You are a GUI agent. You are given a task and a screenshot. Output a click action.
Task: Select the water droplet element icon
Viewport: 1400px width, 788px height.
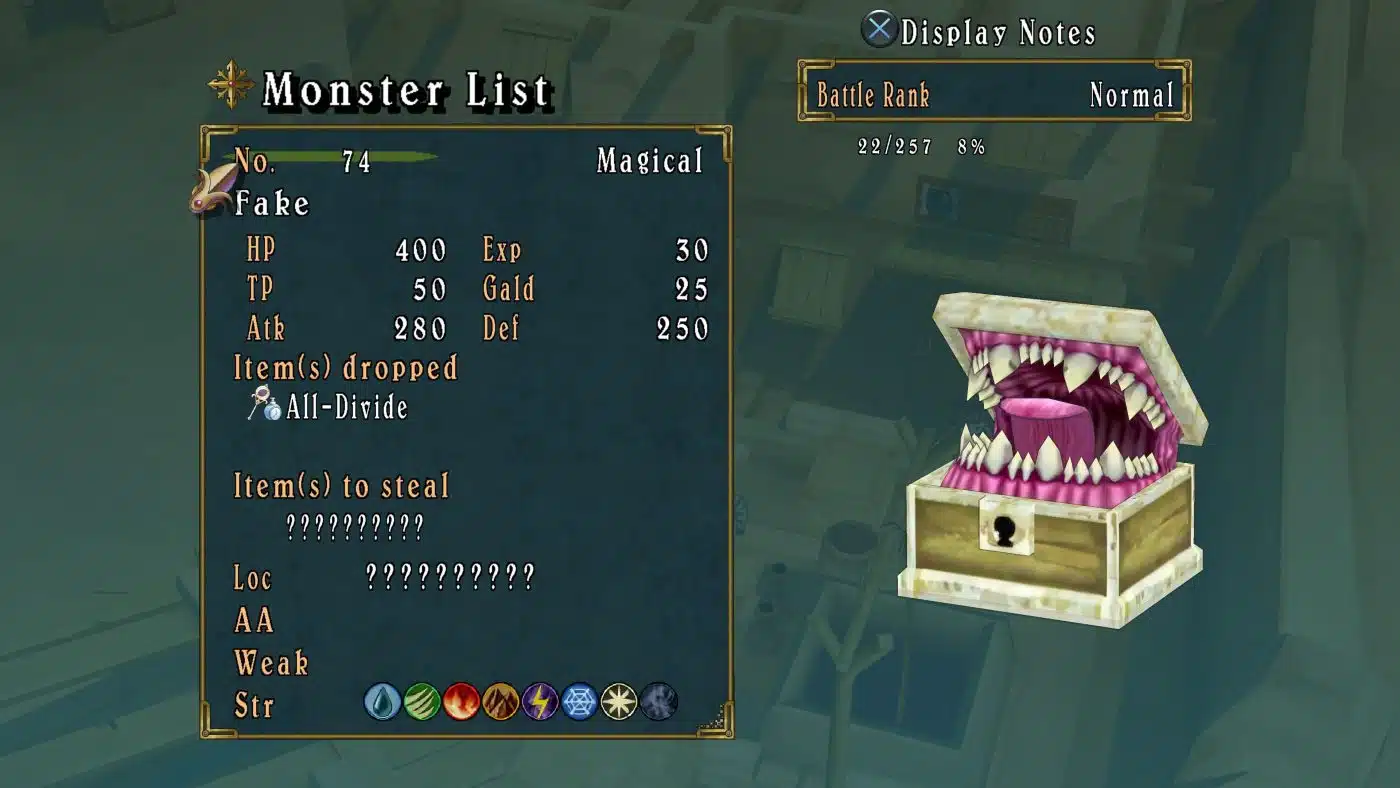click(x=382, y=702)
